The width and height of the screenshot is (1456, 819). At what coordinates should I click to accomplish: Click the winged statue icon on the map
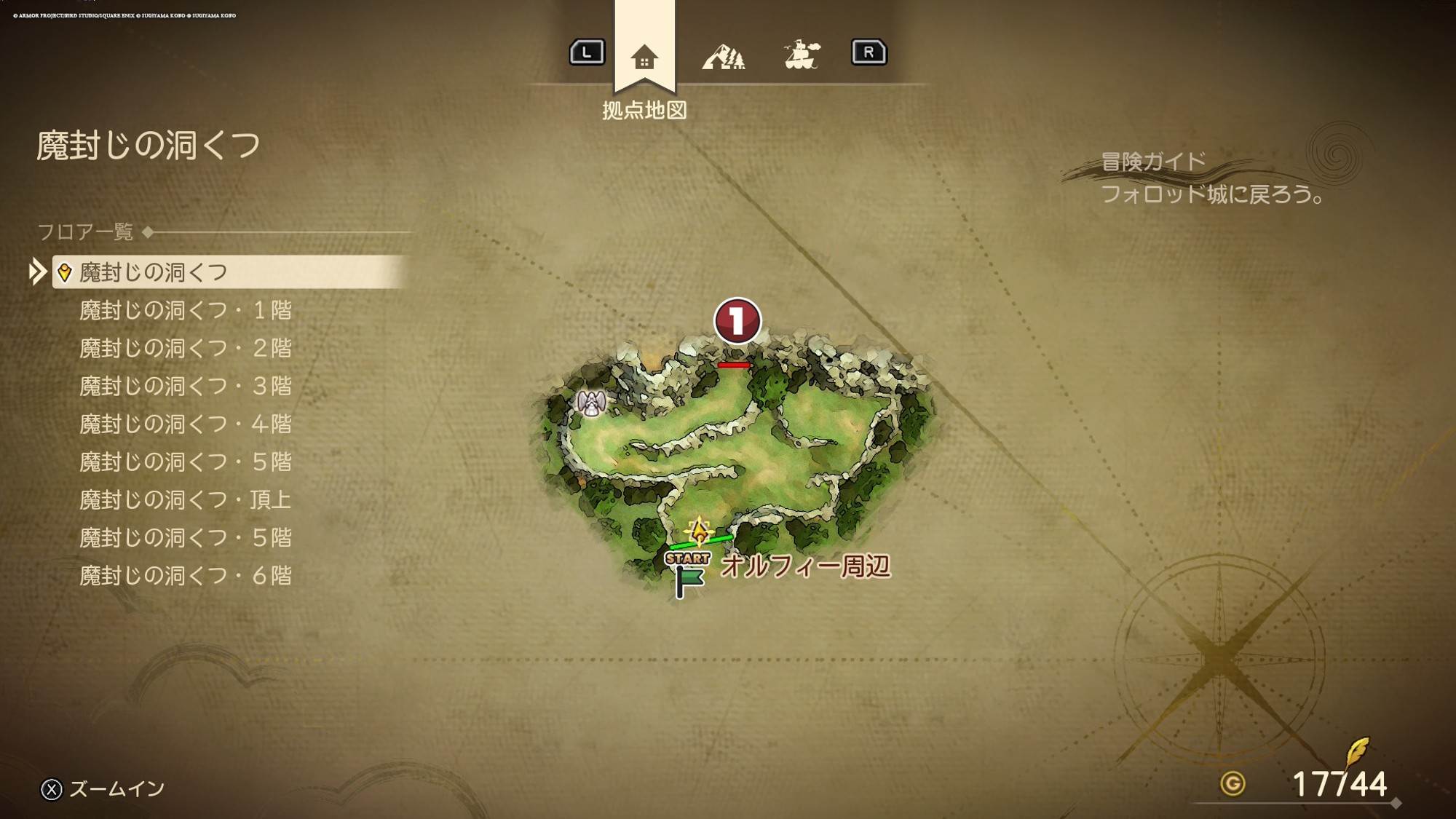click(x=591, y=403)
